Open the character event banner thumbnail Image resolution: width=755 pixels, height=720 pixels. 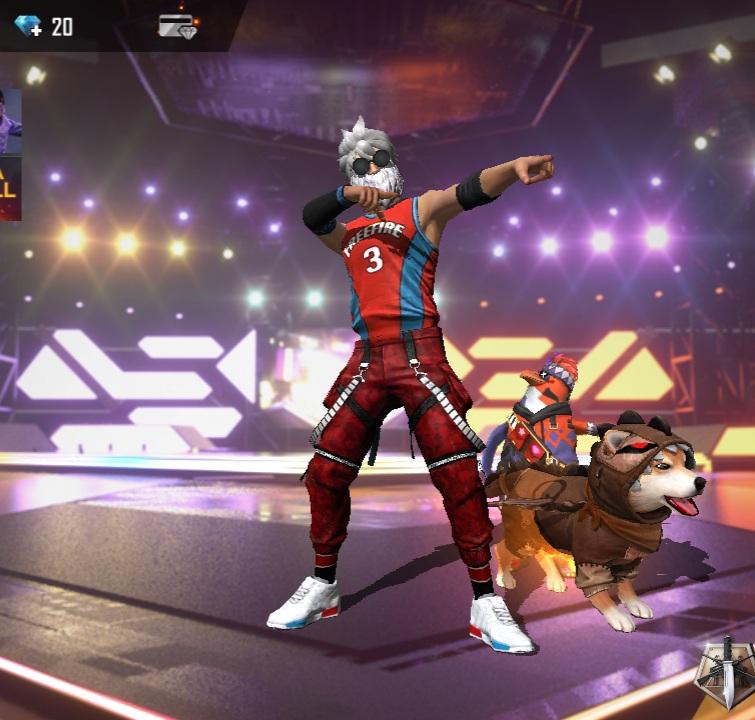pos(10,120)
